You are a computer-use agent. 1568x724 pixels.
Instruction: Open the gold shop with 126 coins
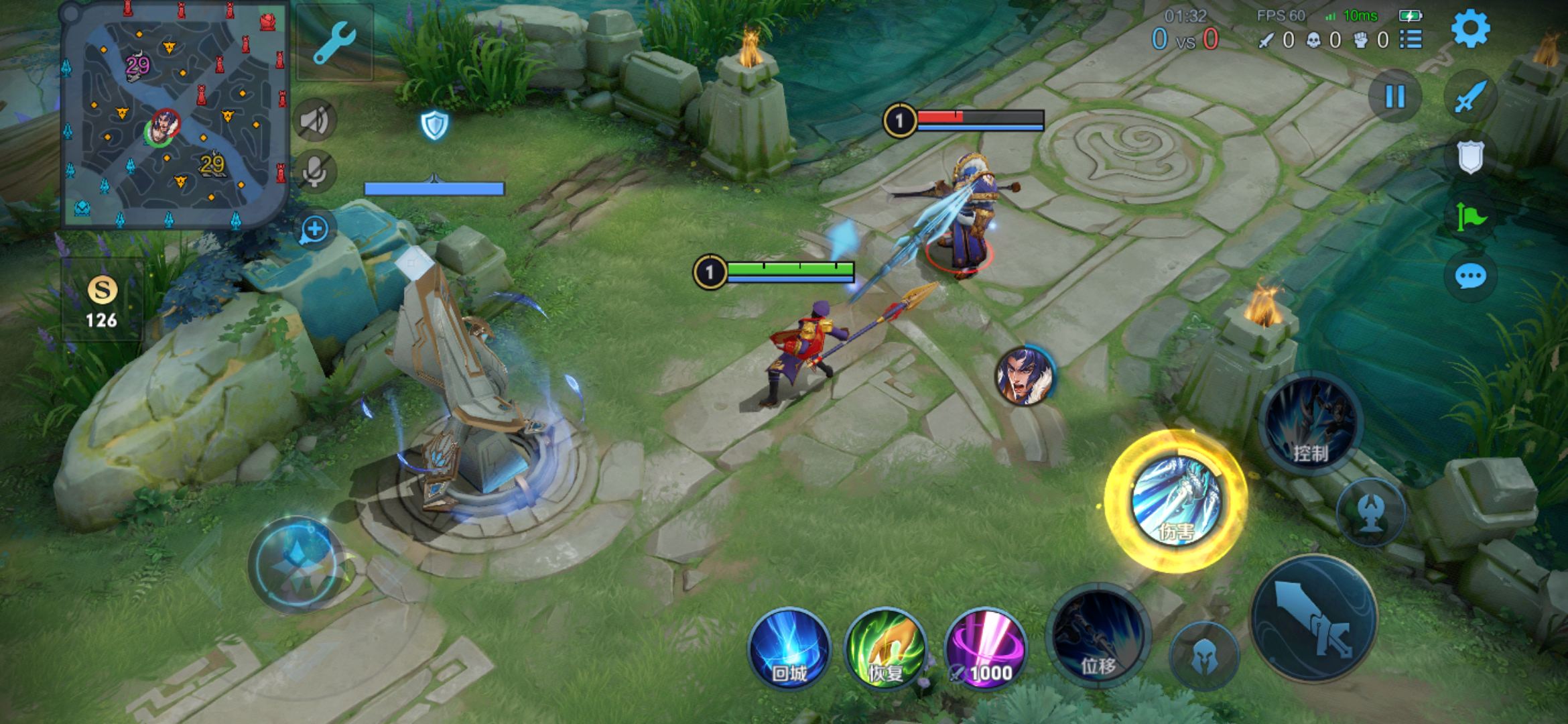pos(102,302)
